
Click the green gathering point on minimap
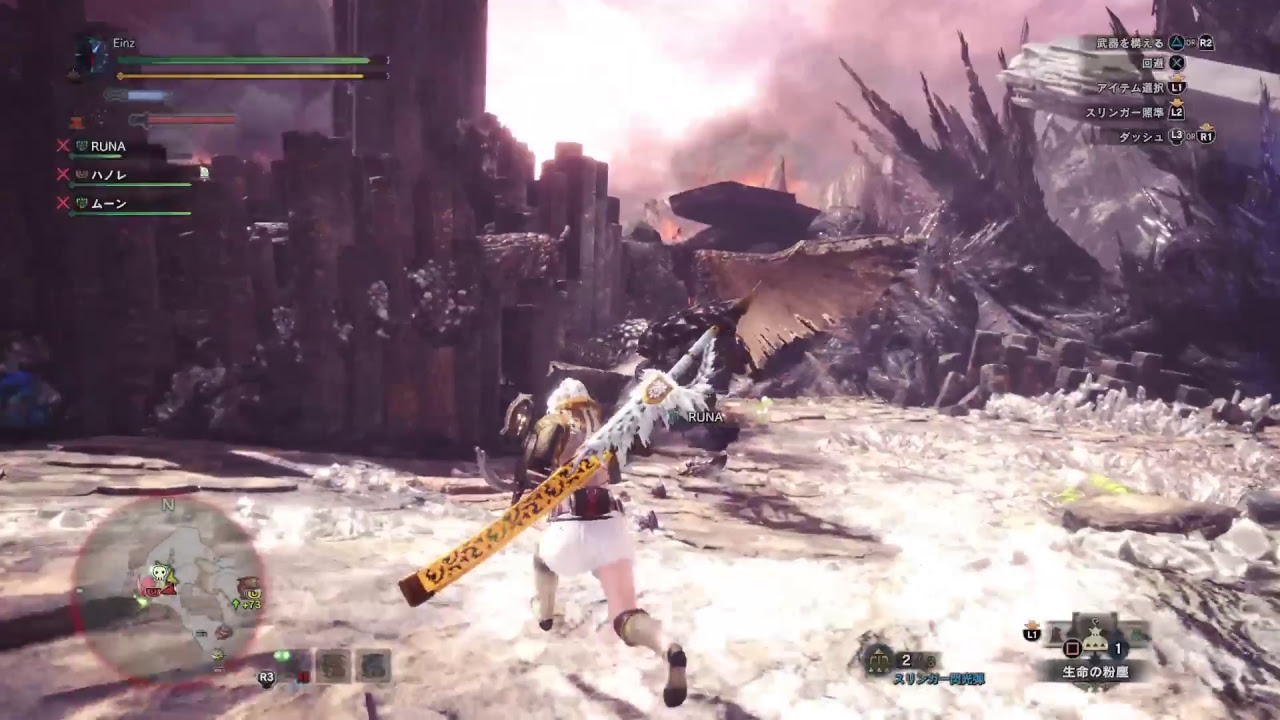point(141,601)
